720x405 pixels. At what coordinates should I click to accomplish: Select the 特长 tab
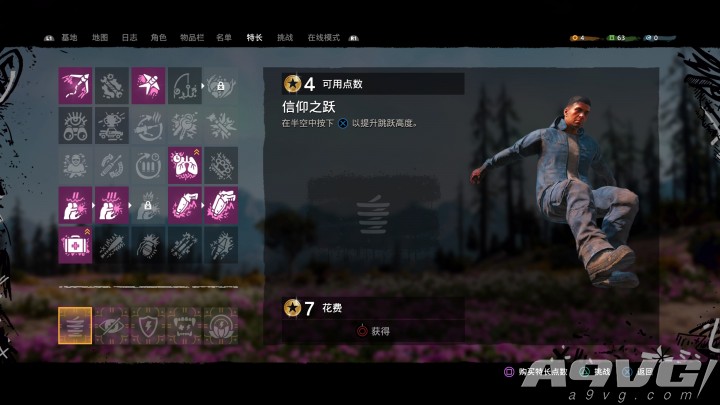click(x=253, y=38)
